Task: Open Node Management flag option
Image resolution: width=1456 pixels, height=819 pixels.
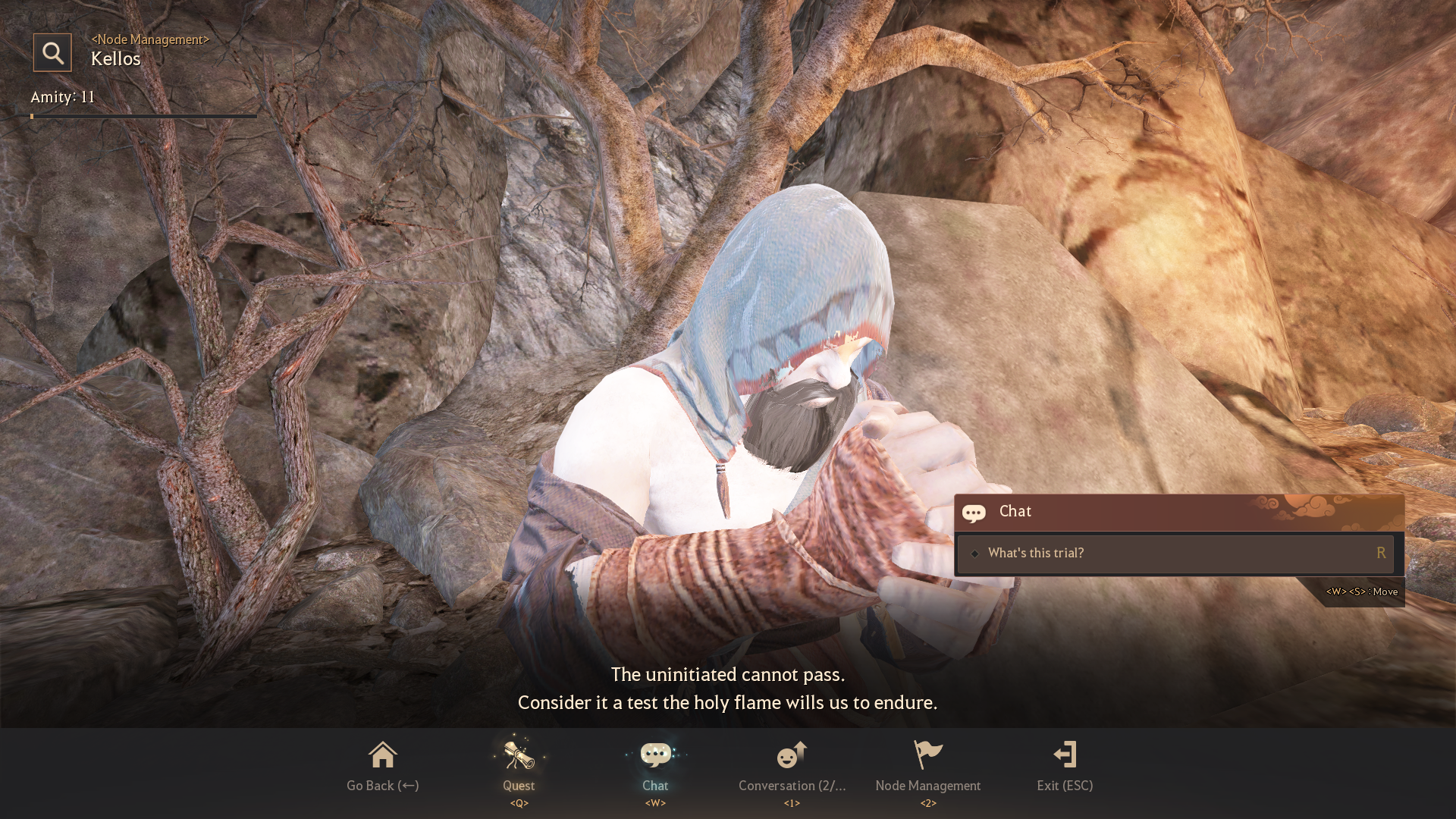Action: click(927, 764)
